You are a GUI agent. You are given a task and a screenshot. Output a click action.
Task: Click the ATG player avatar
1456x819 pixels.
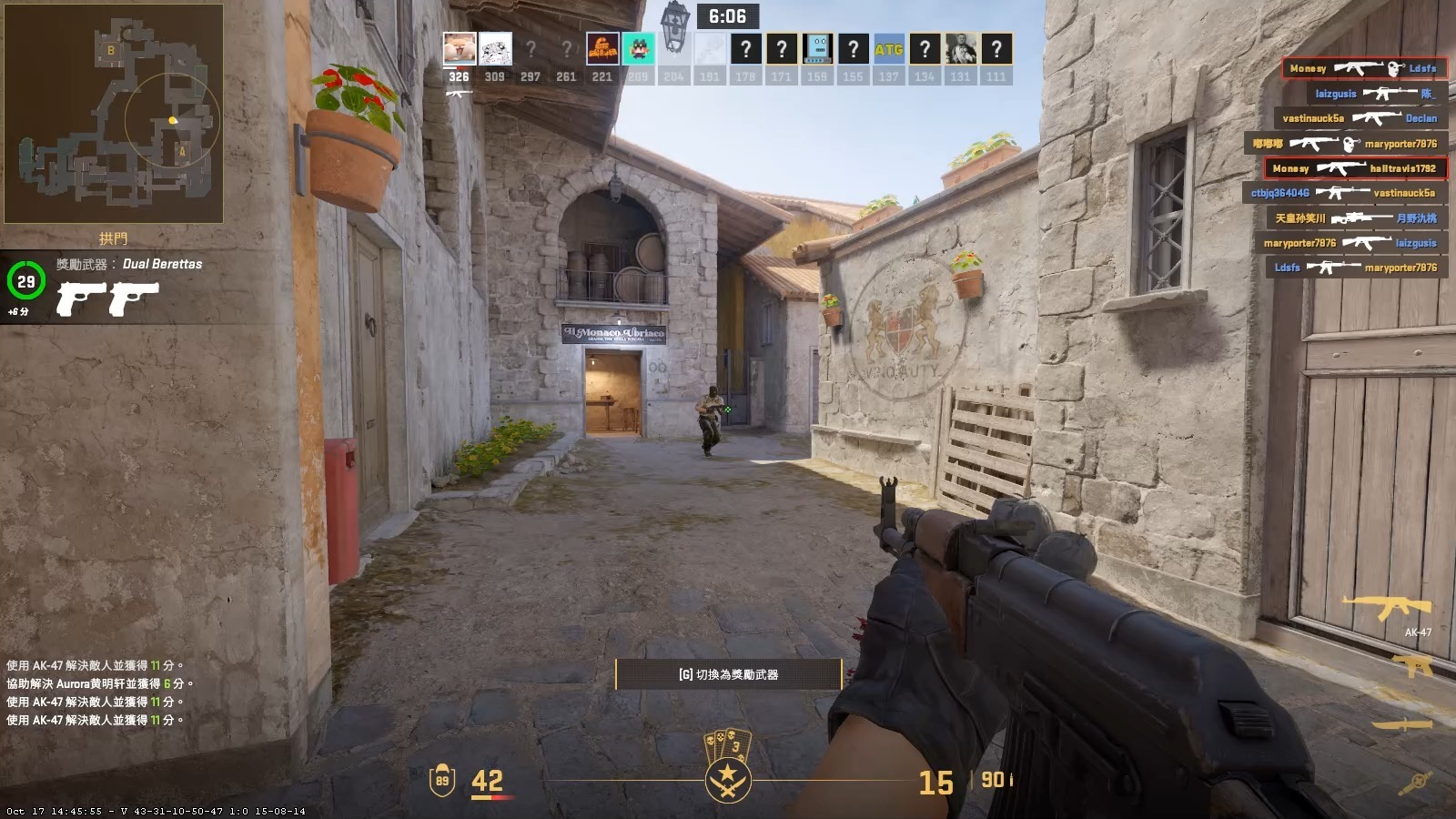click(889, 49)
